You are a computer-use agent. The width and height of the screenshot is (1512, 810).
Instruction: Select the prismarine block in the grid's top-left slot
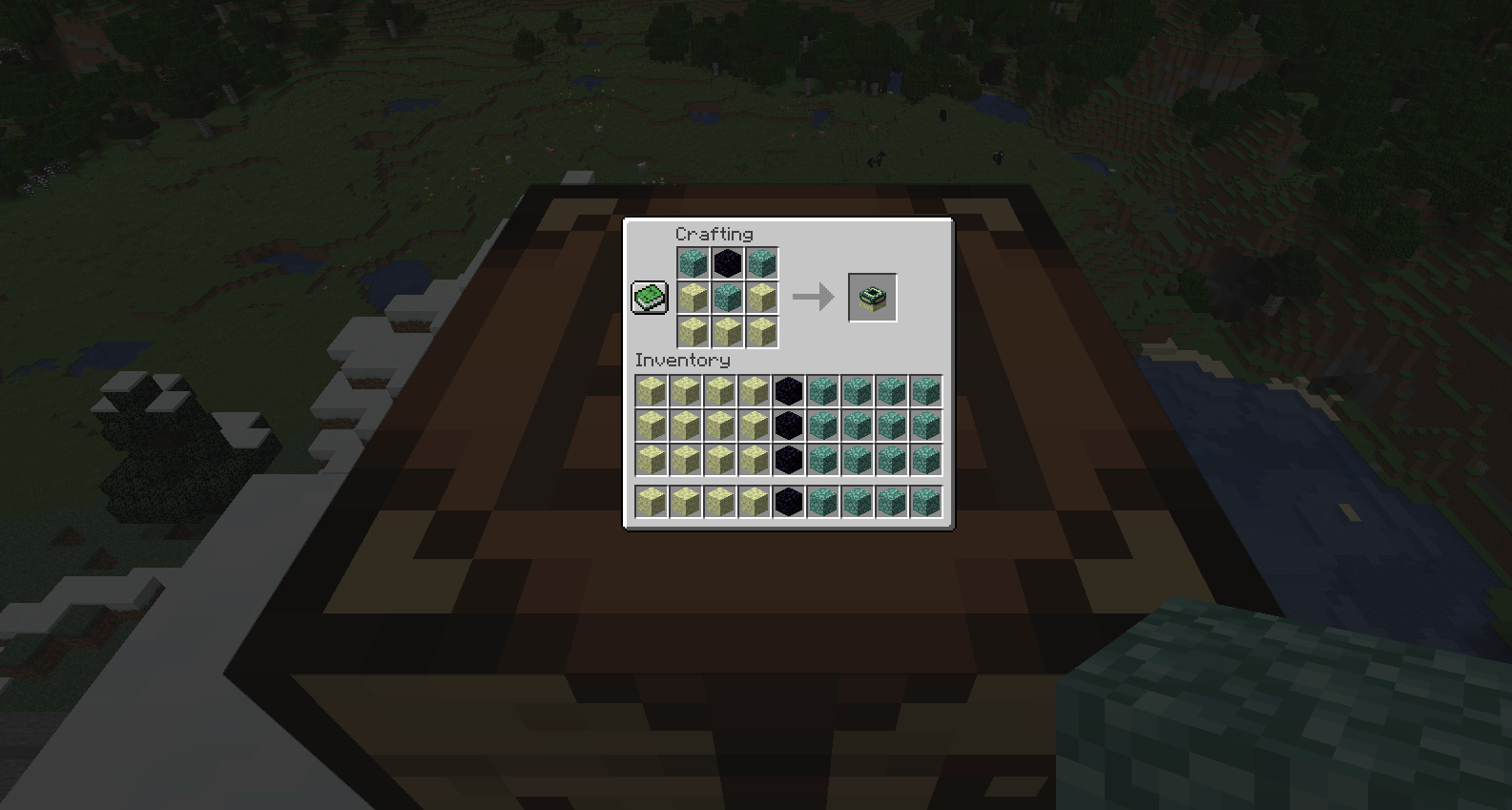tap(693, 263)
